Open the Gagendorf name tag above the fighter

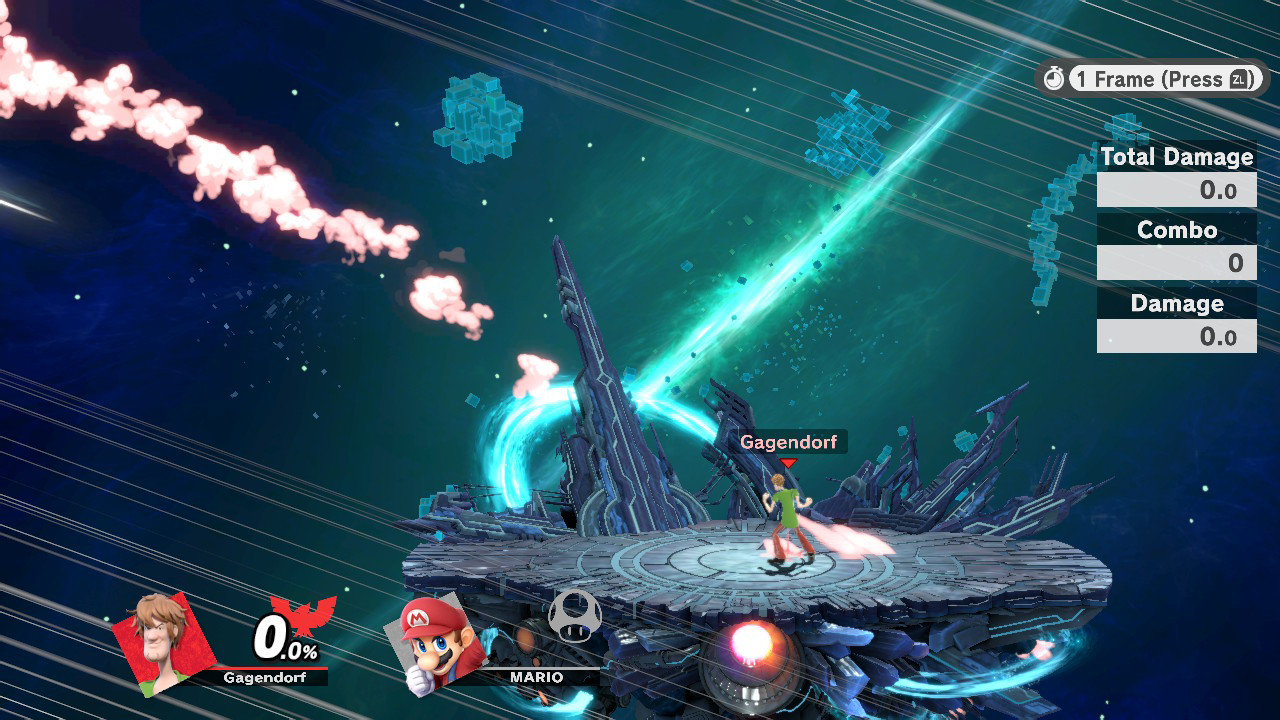click(x=789, y=443)
